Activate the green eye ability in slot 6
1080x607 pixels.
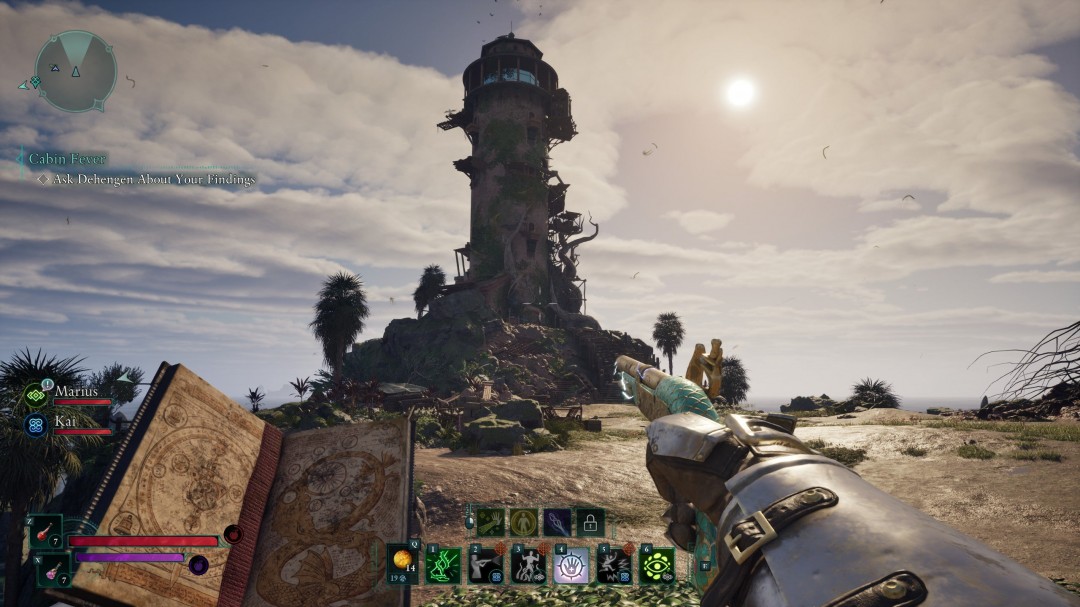click(x=657, y=565)
